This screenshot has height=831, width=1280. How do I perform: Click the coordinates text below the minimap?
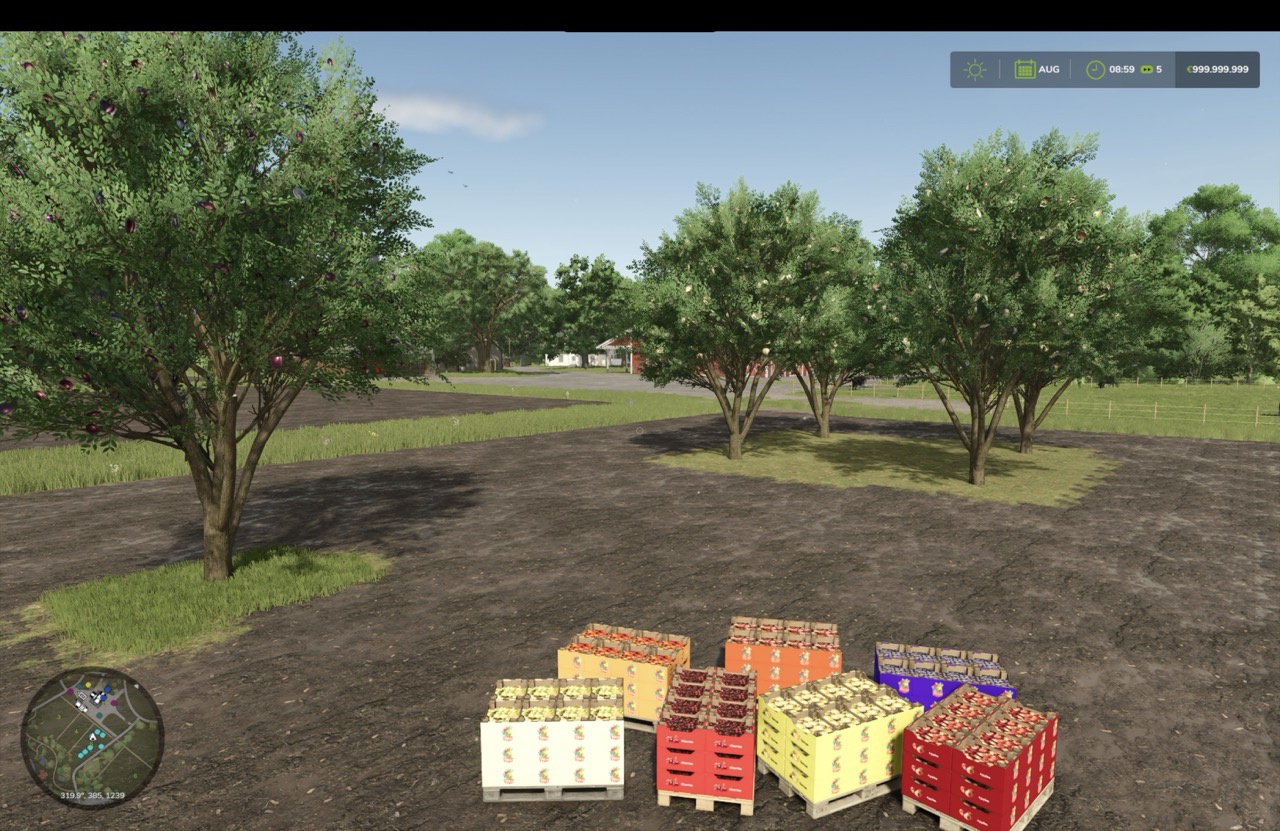click(x=92, y=795)
